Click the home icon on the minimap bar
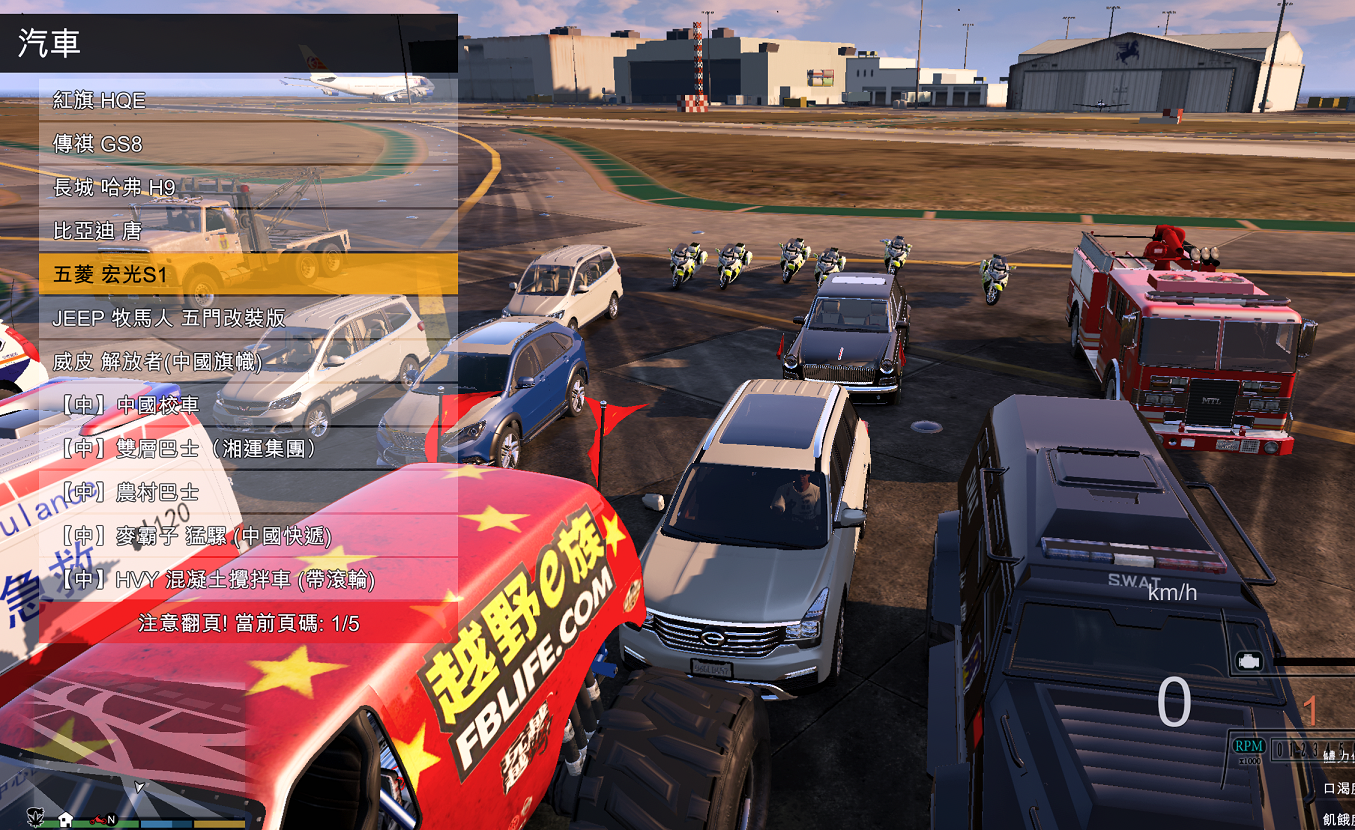 coord(66,821)
